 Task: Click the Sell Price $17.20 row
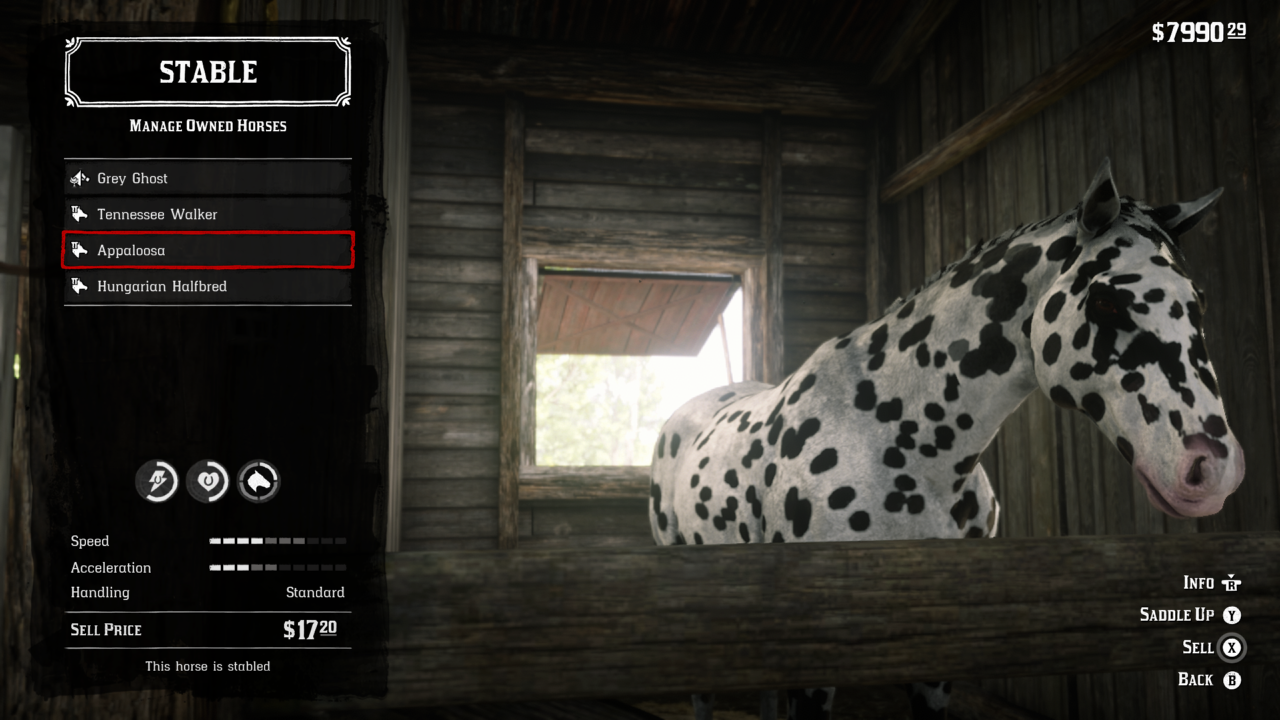[207, 630]
